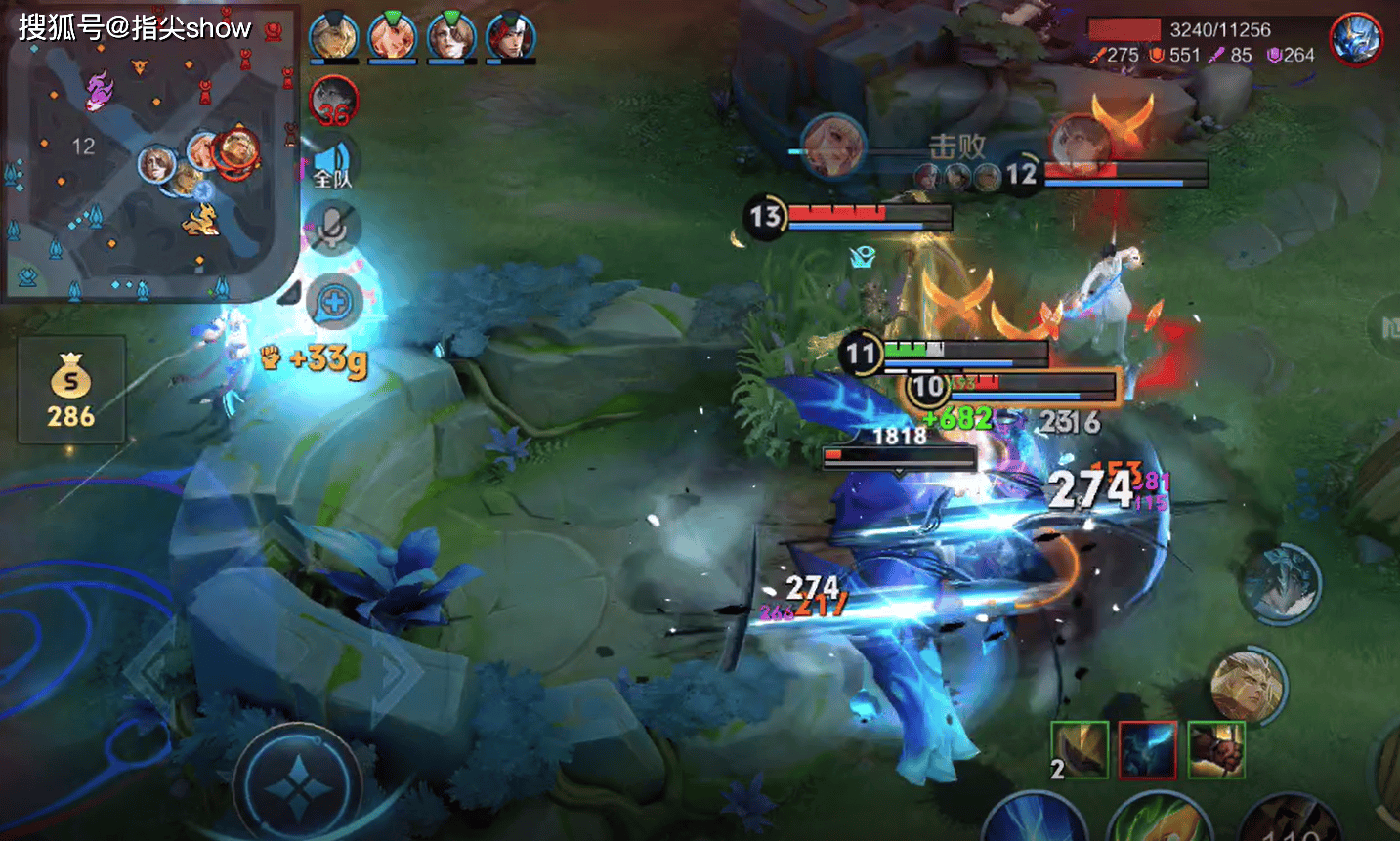This screenshot has height=841, width=1400.
Task: Open the quick chat plus bubble
Action: 334,303
